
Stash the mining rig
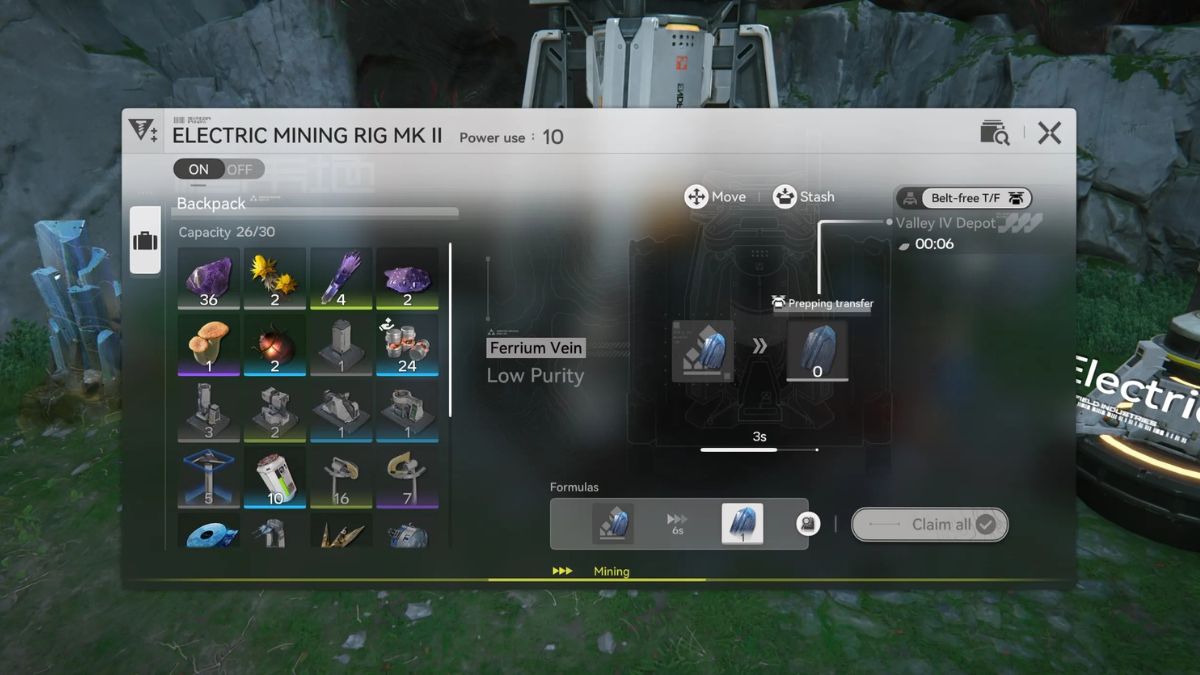[803, 197]
